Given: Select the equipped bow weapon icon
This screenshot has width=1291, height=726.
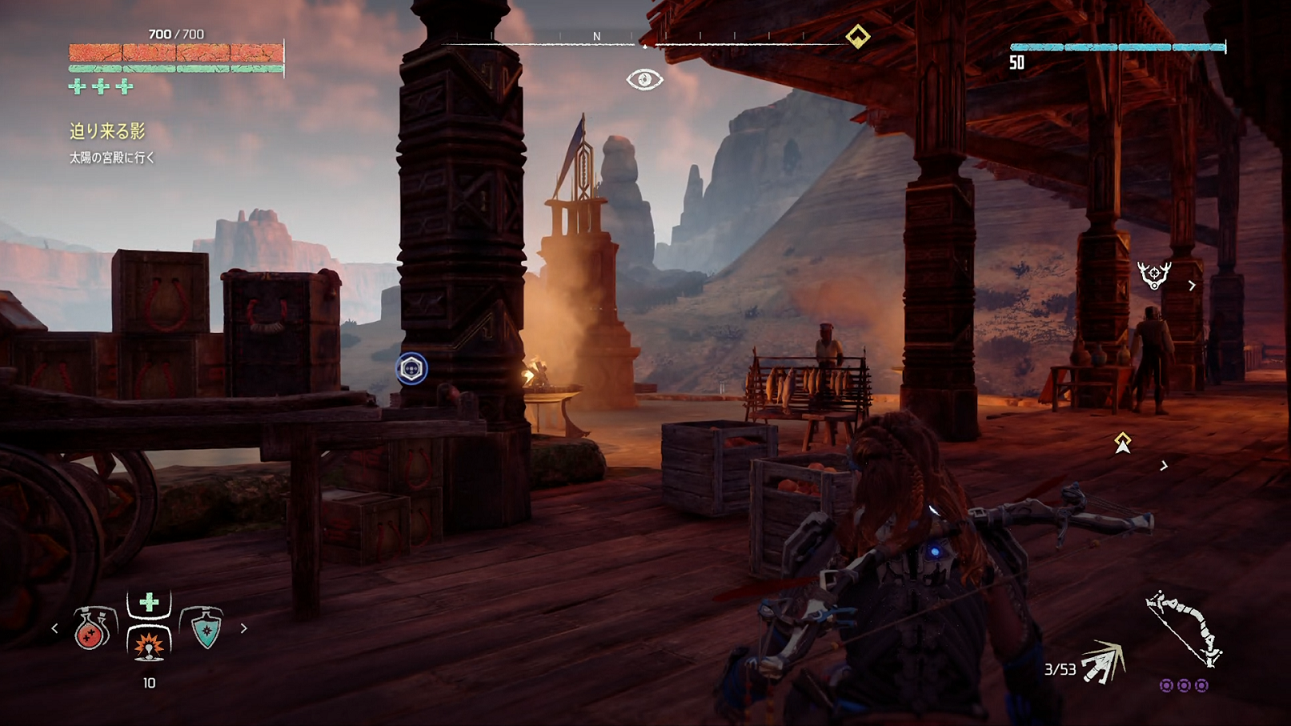Looking at the screenshot, I should [x=1185, y=628].
